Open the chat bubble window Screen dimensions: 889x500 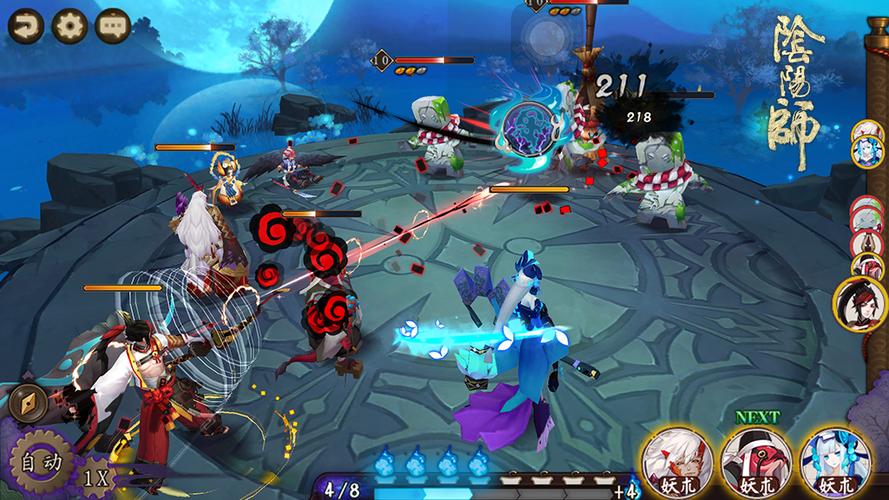tap(112, 25)
